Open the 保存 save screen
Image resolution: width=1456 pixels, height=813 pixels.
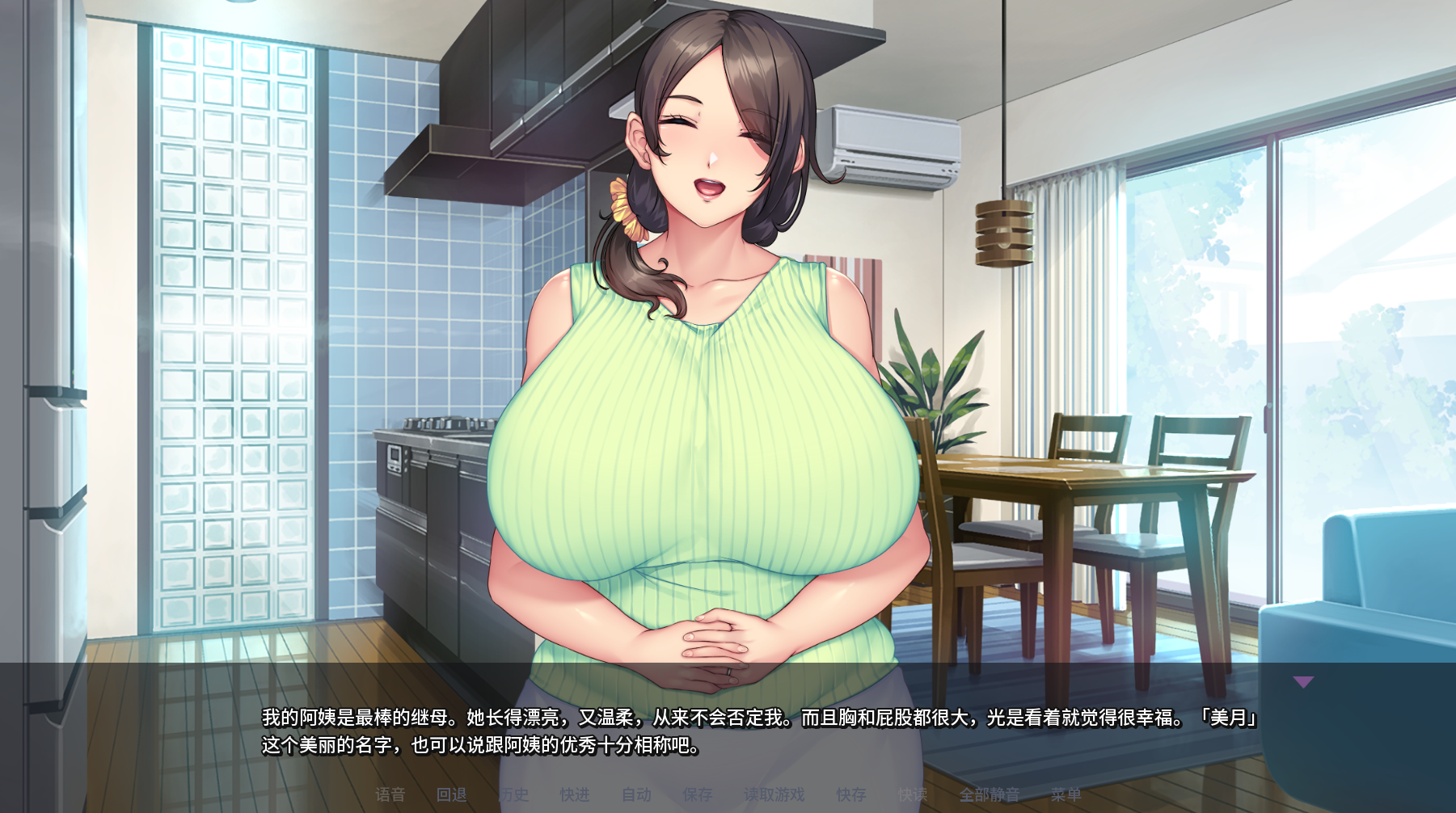click(697, 795)
